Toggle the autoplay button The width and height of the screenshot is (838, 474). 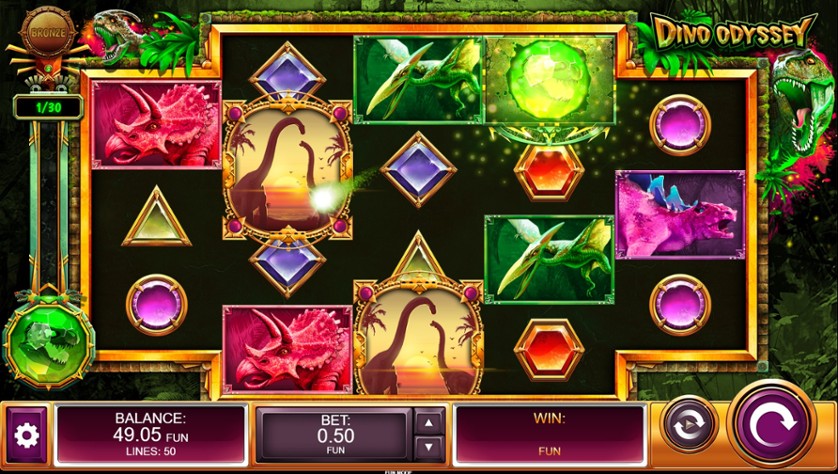688,423
